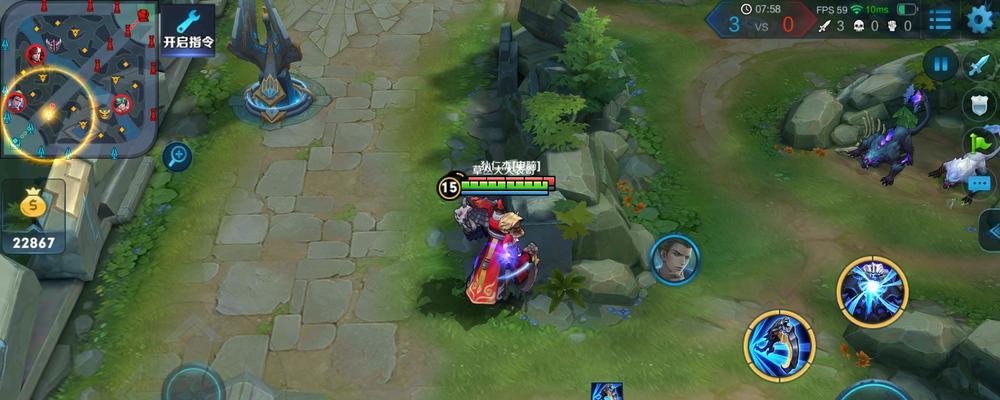
Task: Send the green flag gather signal
Action: coord(979,143)
